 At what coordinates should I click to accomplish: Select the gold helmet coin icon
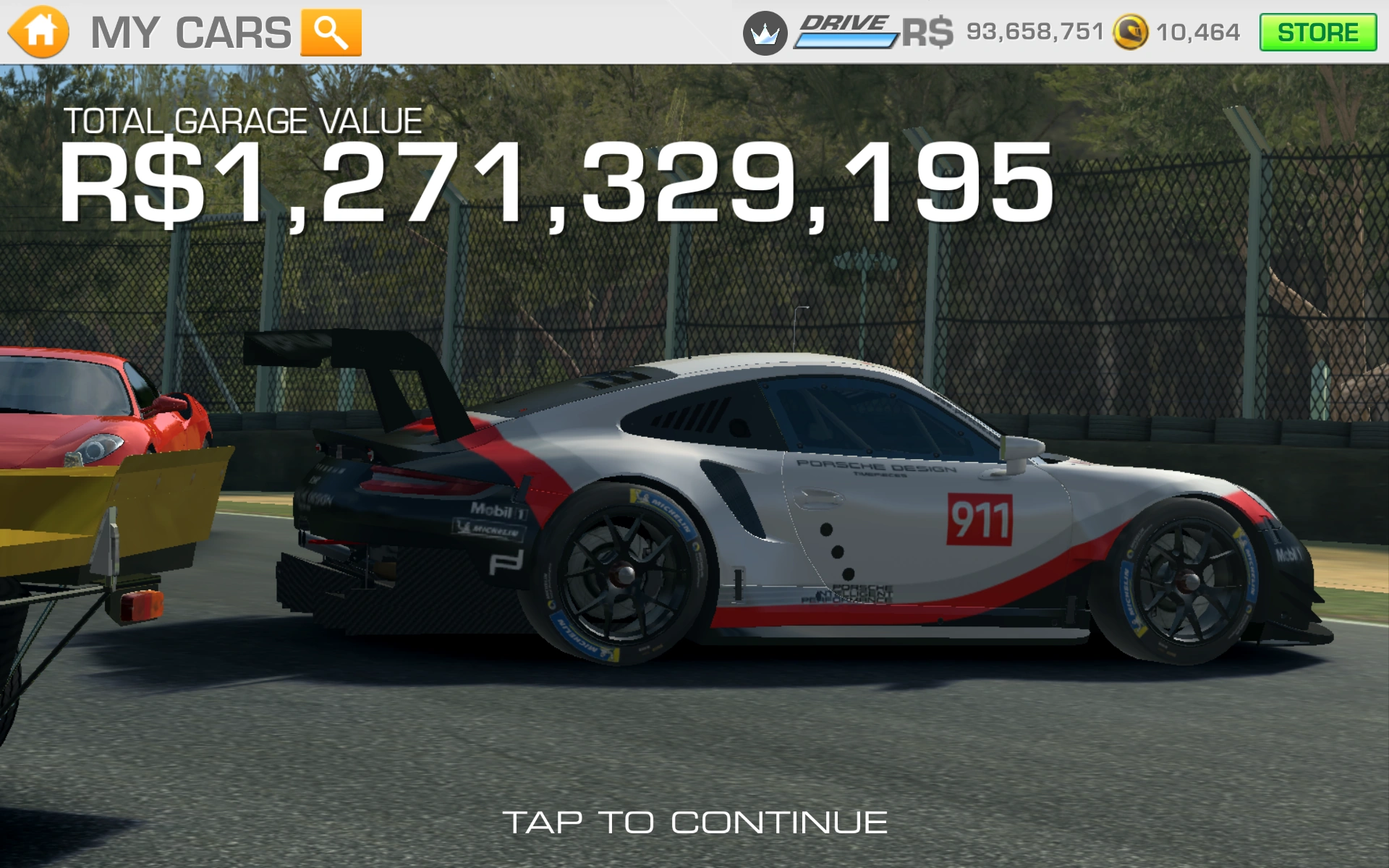[1130, 33]
